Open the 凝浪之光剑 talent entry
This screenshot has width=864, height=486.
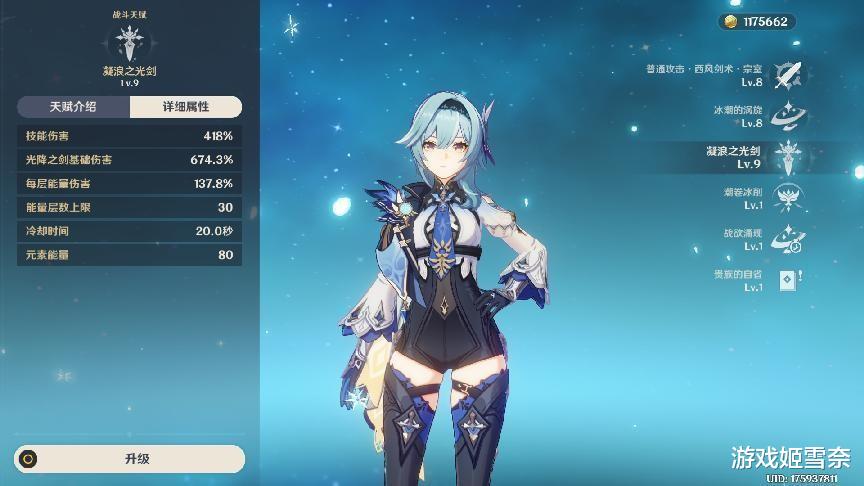coord(789,156)
